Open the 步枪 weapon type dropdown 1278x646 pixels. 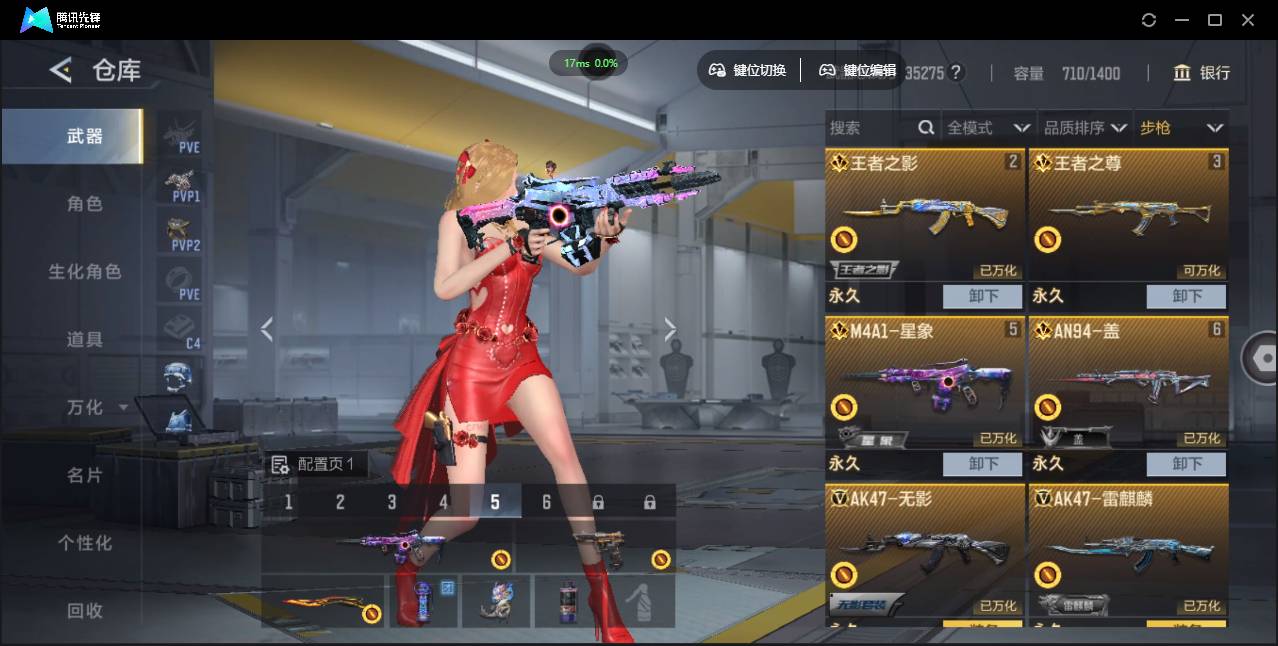click(x=1181, y=128)
